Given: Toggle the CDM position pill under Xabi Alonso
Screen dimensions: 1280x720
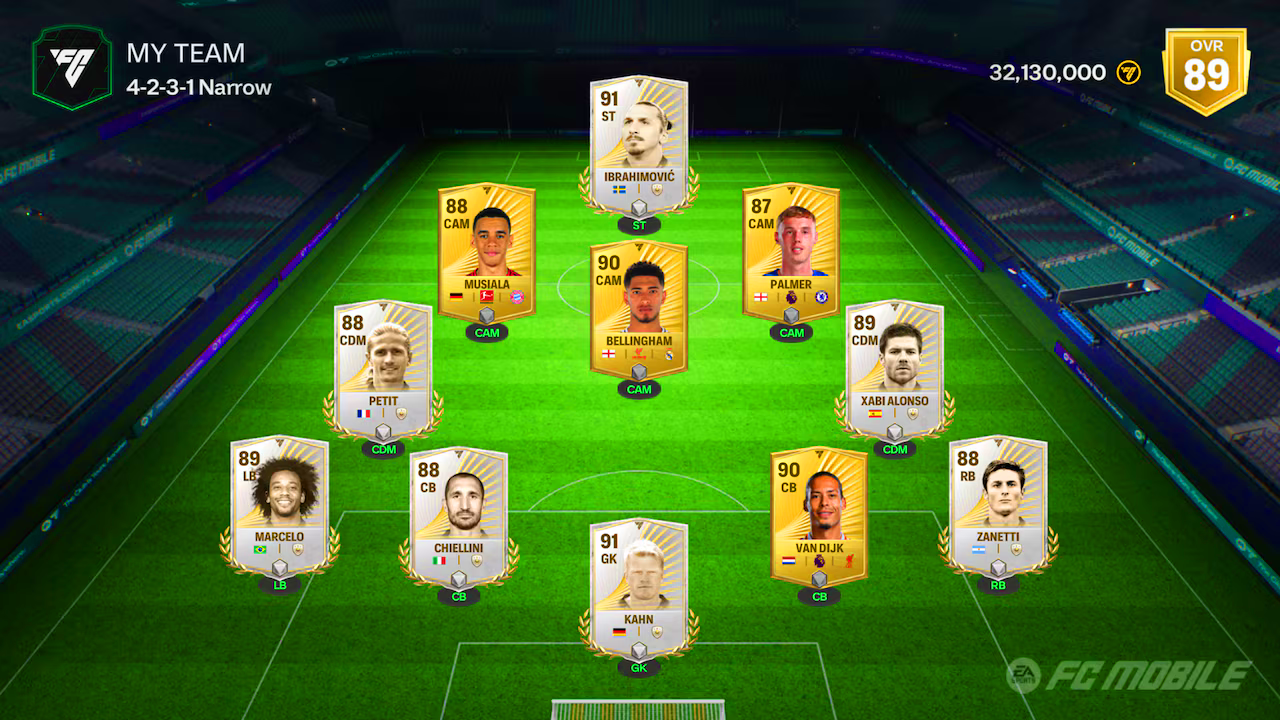Looking at the screenshot, I should pyautogui.click(x=896, y=450).
